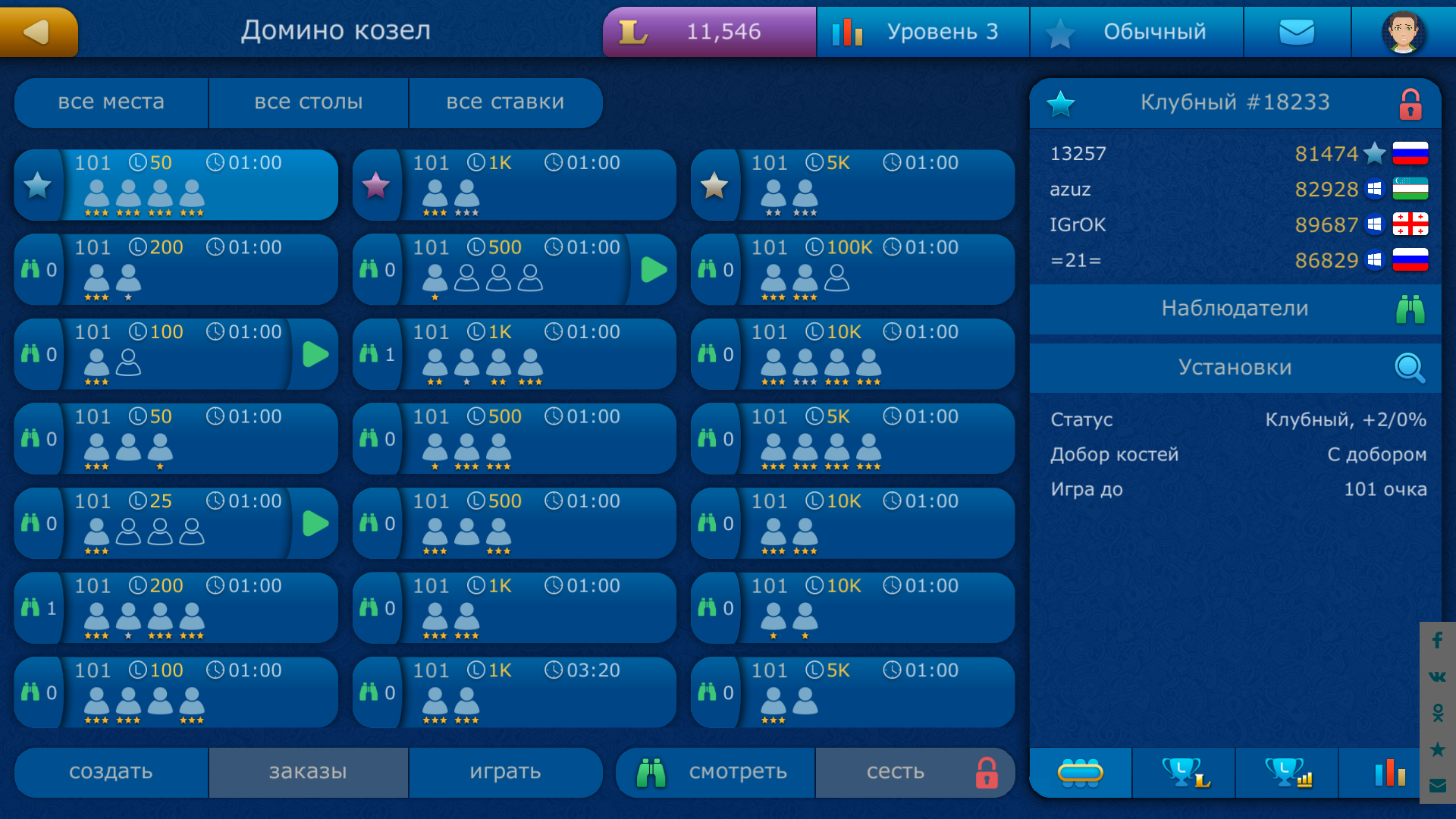Click the red lock beside Клубный #18233

point(1412,103)
